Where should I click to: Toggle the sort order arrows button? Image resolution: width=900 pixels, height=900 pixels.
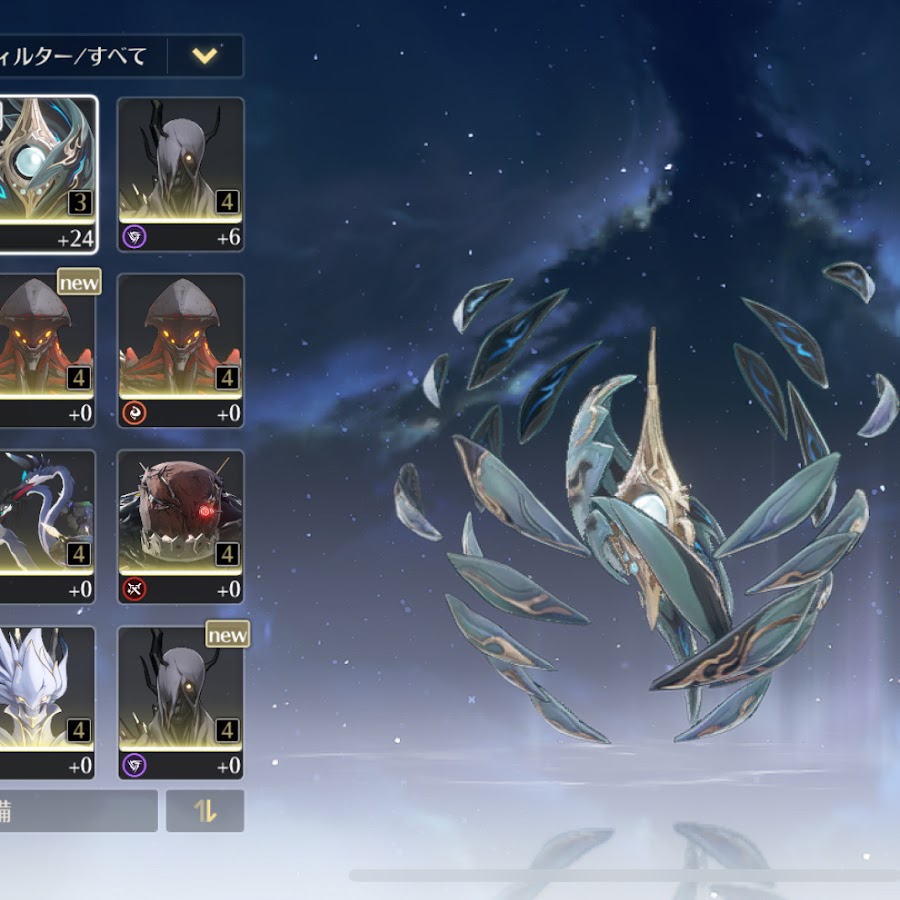point(205,811)
